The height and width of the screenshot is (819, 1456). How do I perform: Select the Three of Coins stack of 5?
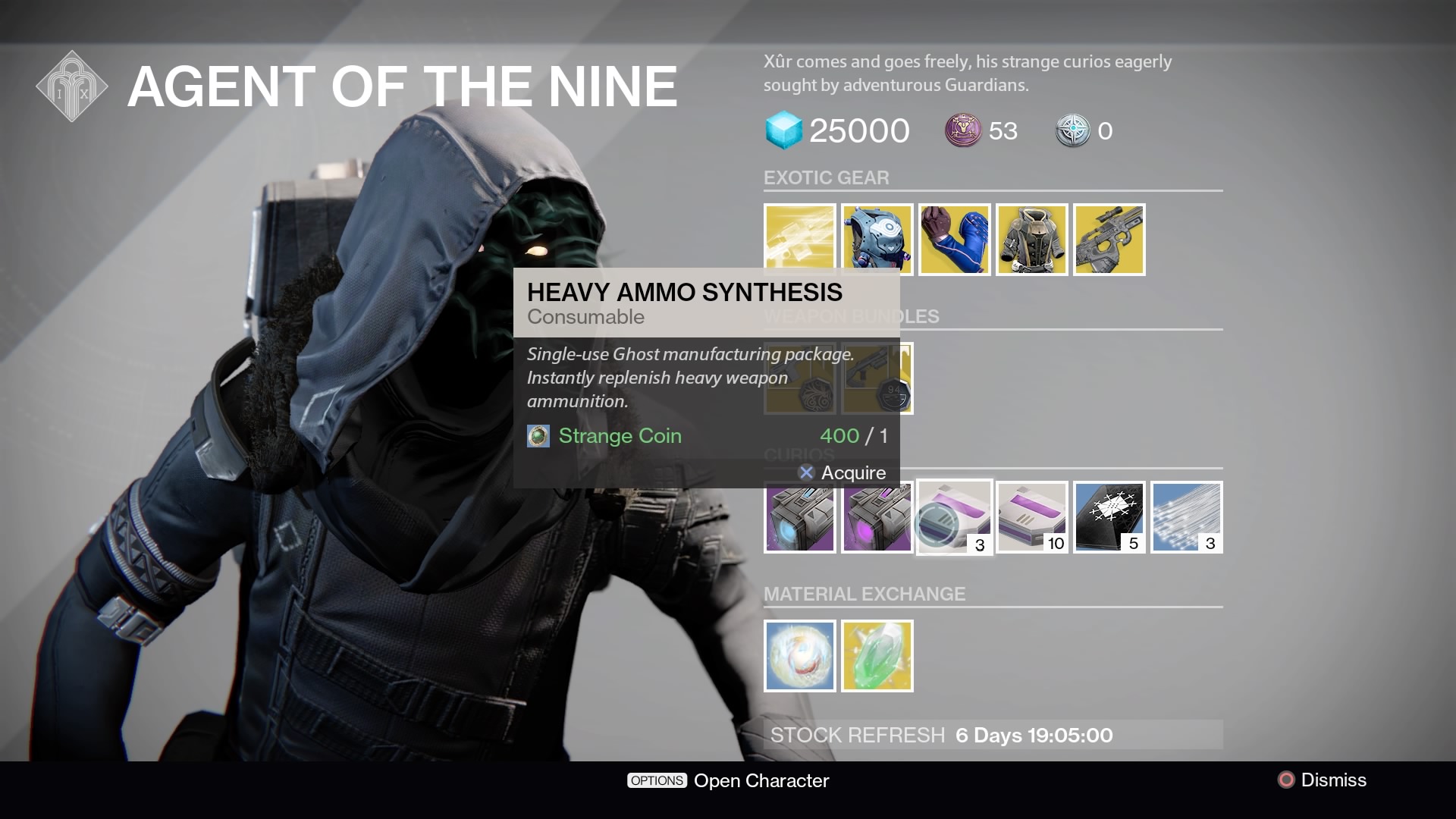click(x=1109, y=516)
